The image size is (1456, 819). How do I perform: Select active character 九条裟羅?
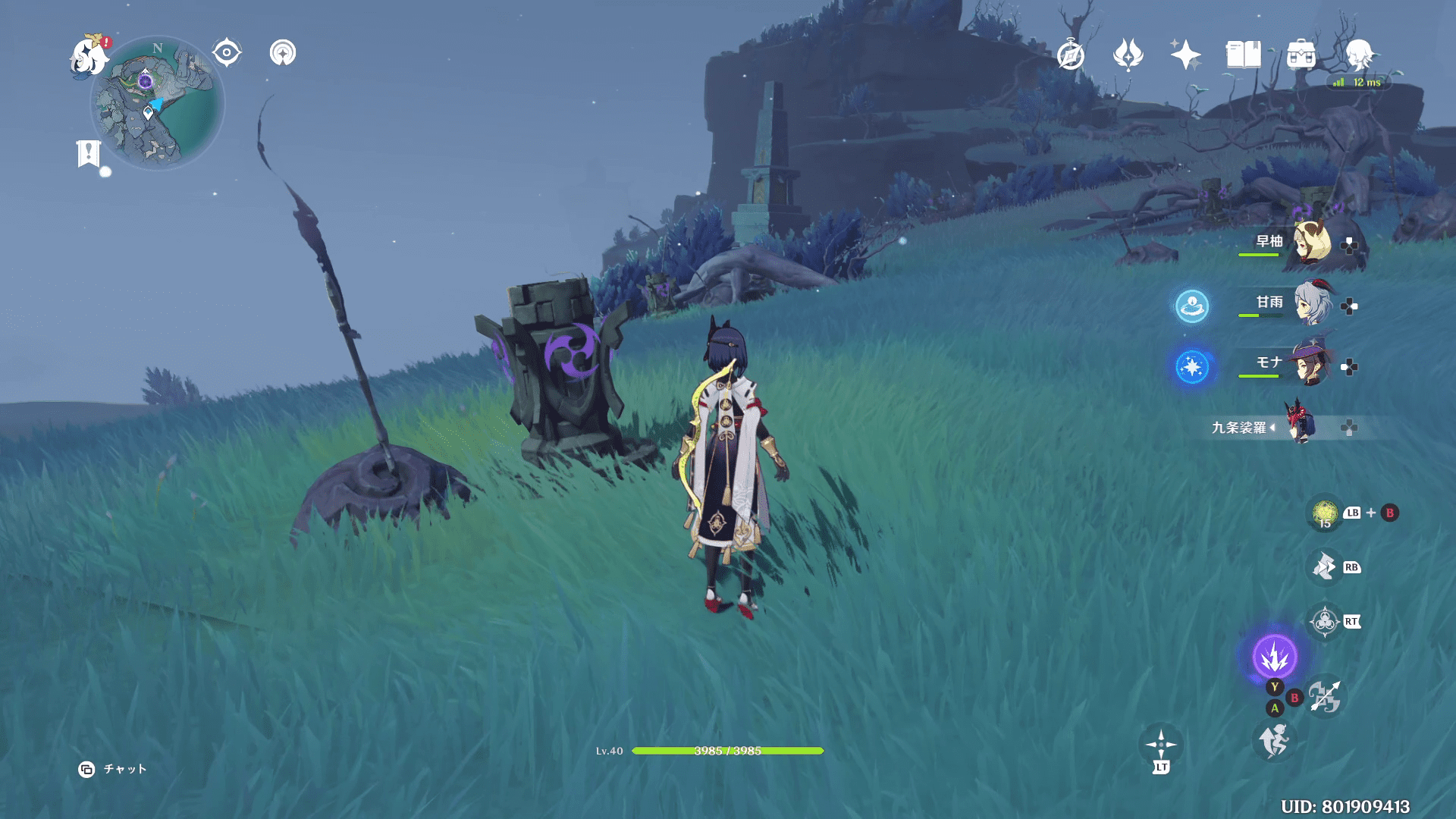[x=1300, y=426]
